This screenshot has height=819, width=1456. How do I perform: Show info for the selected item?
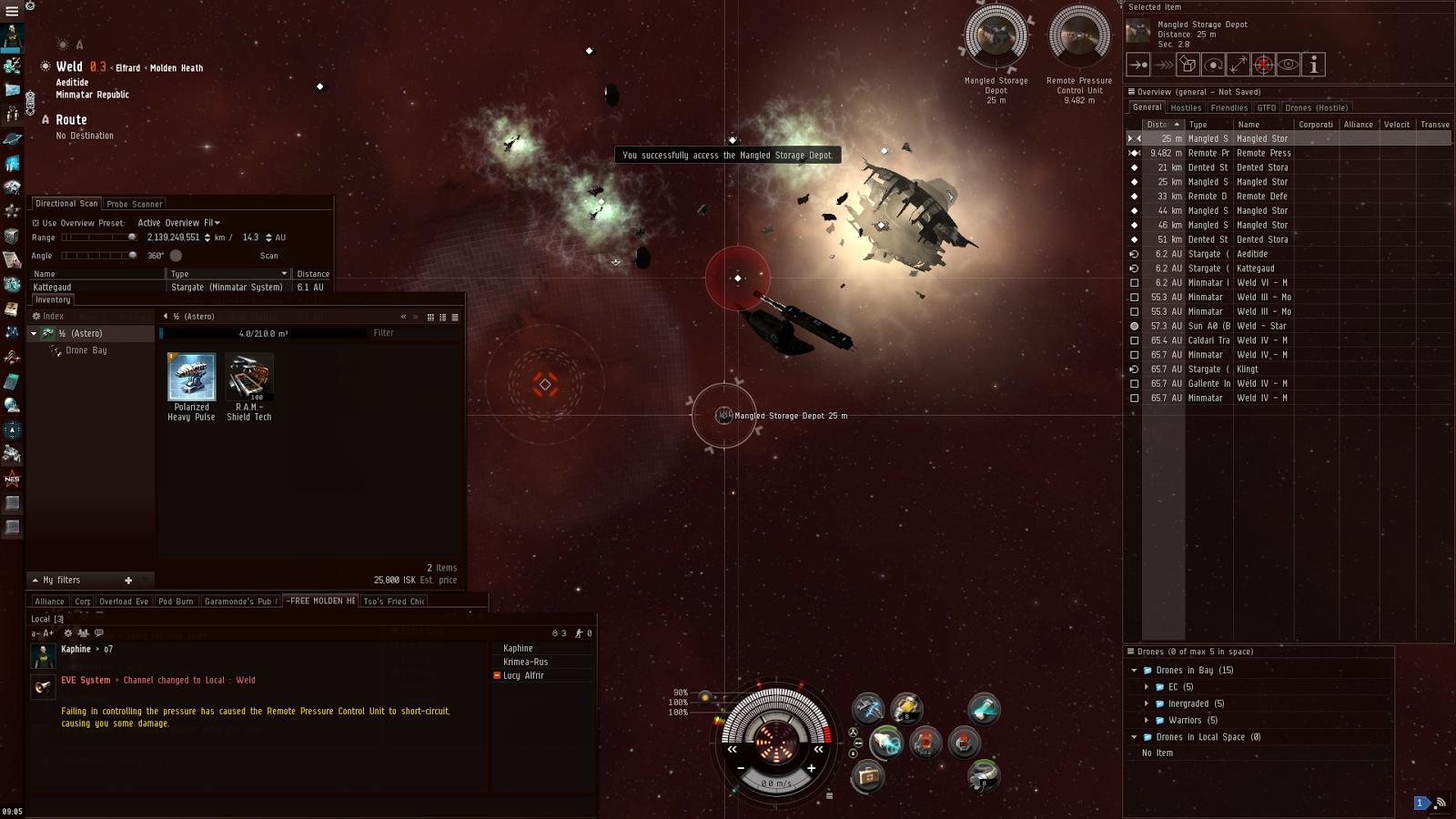pos(1313,65)
